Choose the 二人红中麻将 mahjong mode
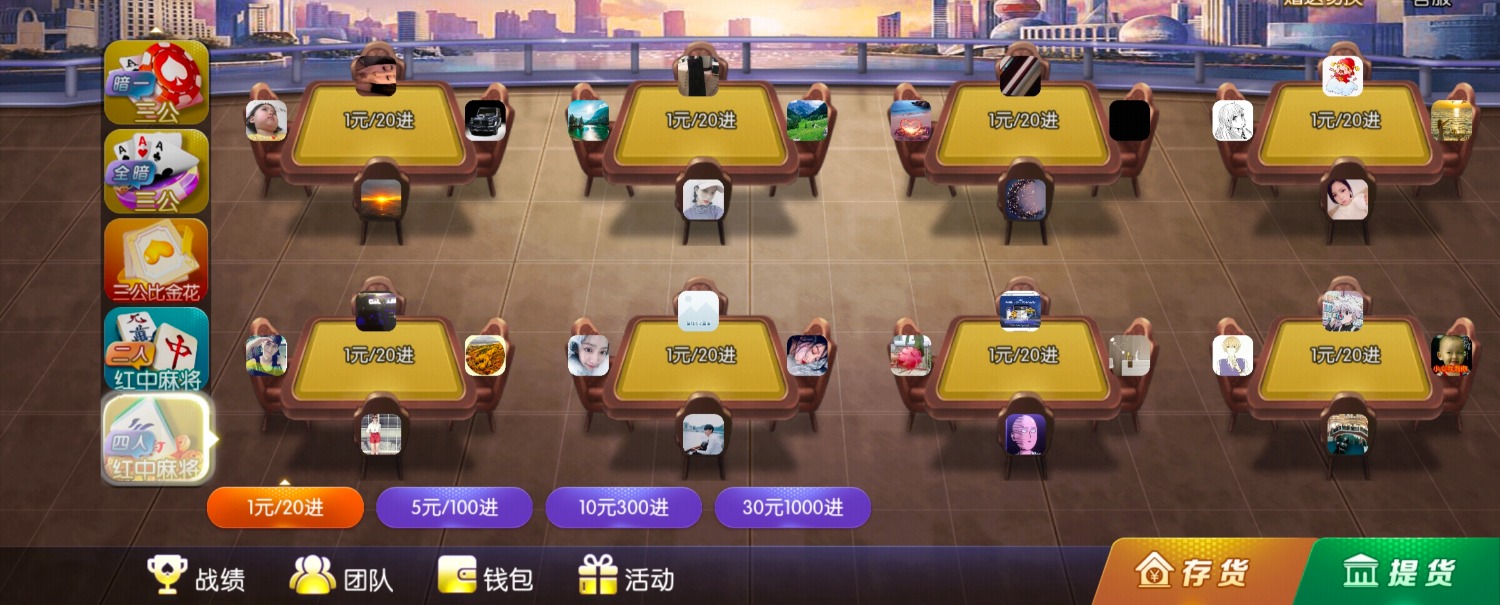 click(156, 349)
